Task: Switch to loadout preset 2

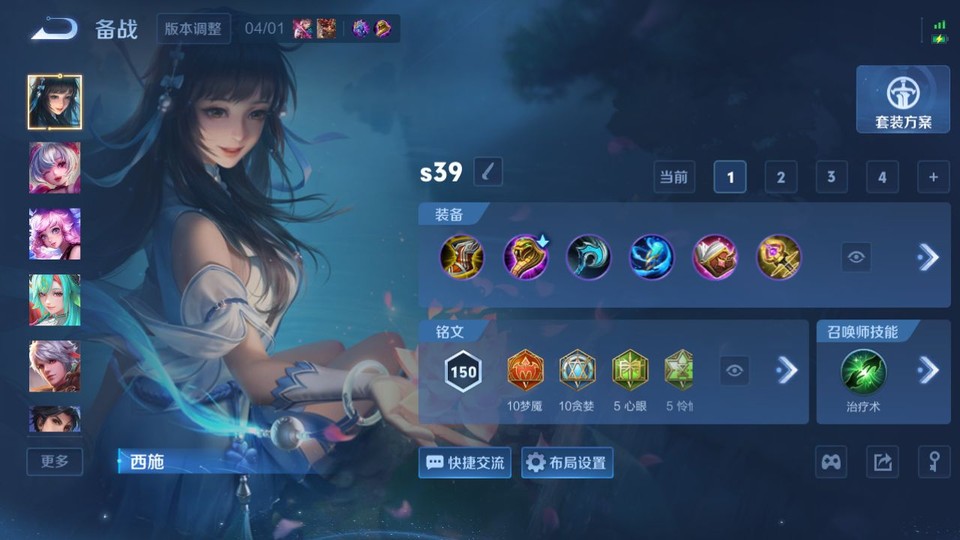Action: (x=780, y=177)
